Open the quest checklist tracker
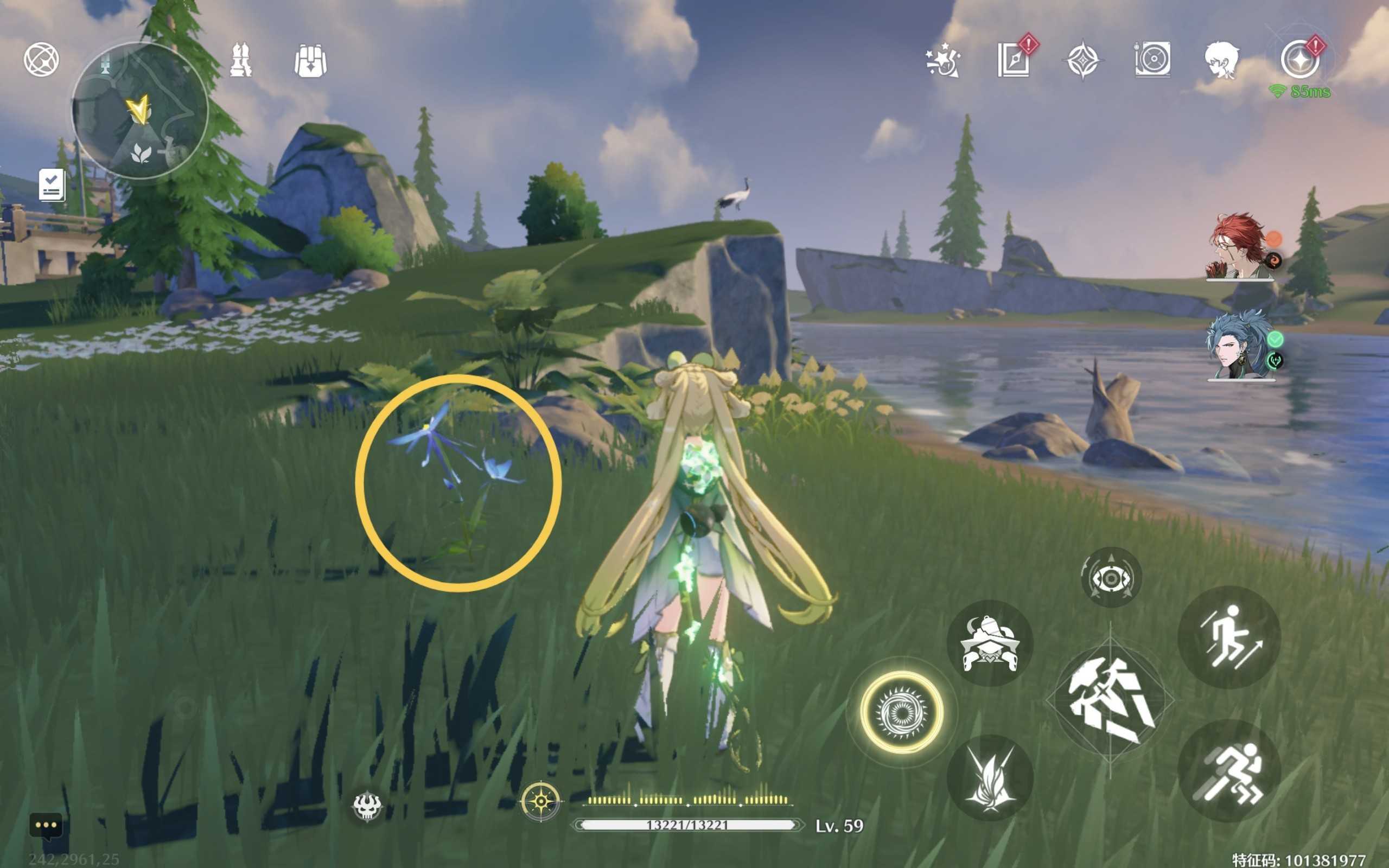This screenshot has width=1389, height=868. [52, 185]
